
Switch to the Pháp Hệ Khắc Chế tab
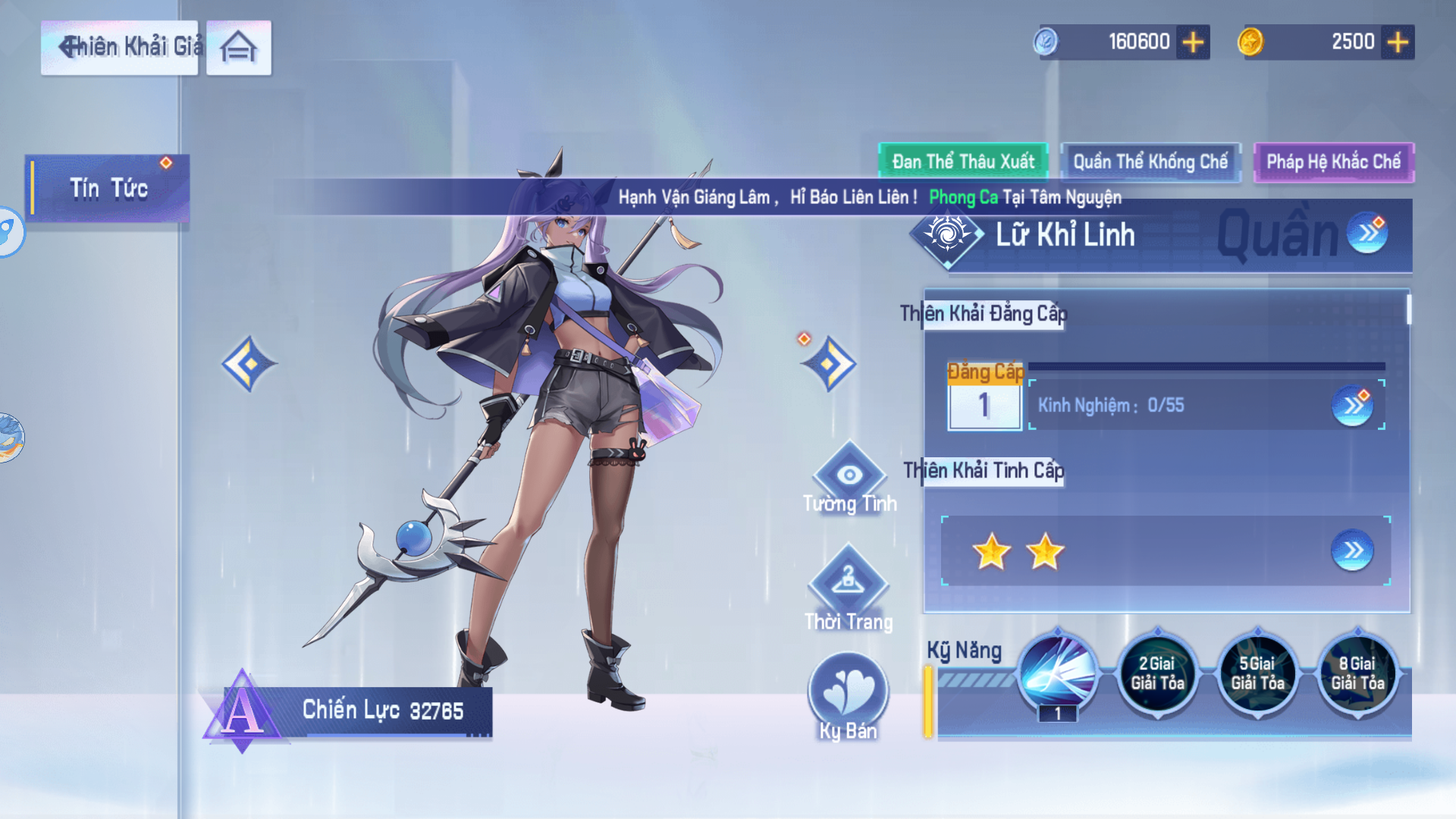[x=1334, y=161]
